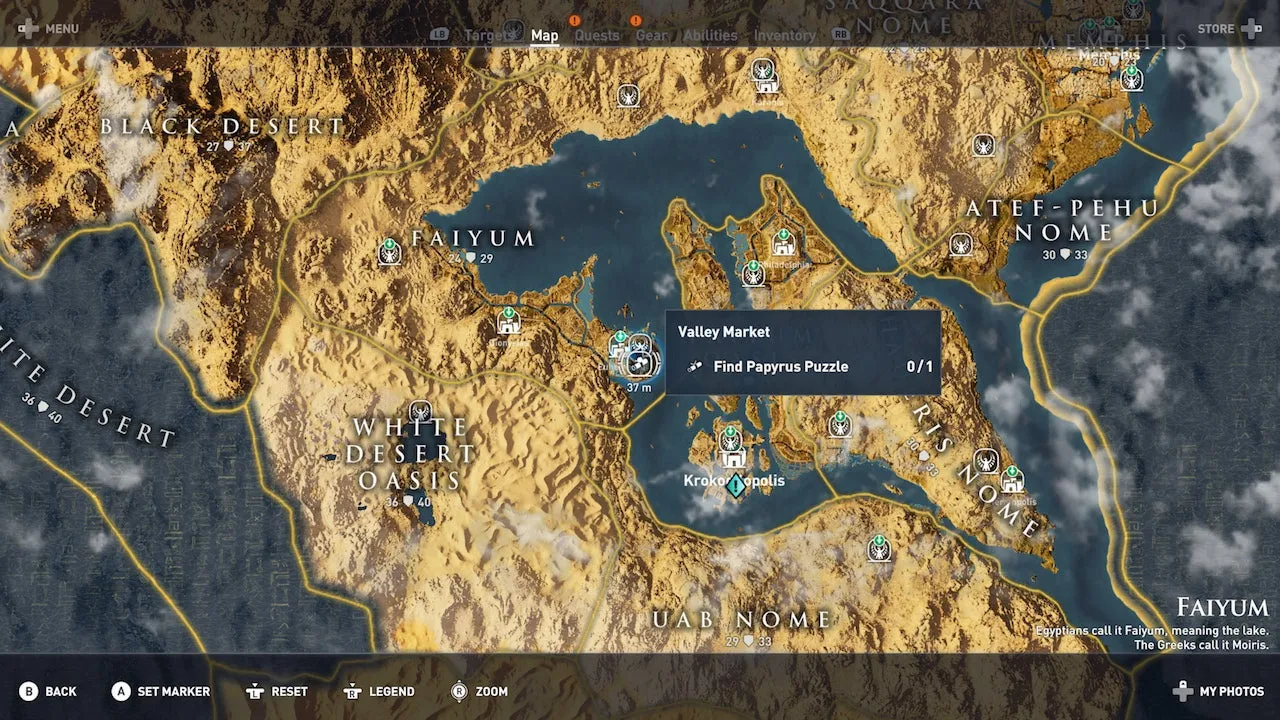Select the fast travel icon left of Faiyum label

pyautogui.click(x=390, y=251)
